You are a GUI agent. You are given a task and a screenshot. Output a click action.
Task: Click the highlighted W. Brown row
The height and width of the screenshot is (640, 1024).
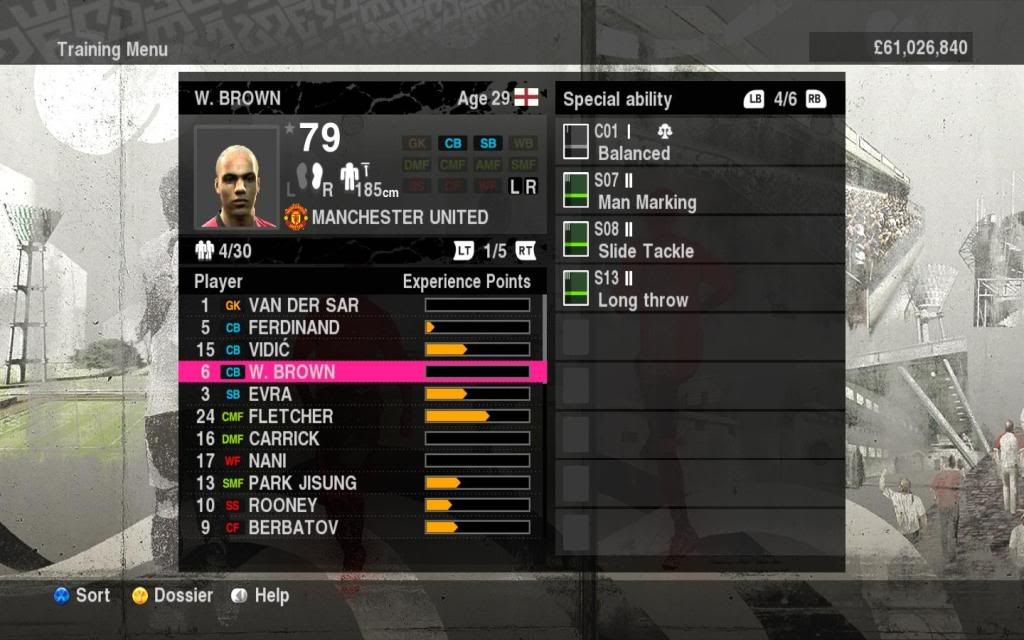pyautogui.click(x=360, y=372)
